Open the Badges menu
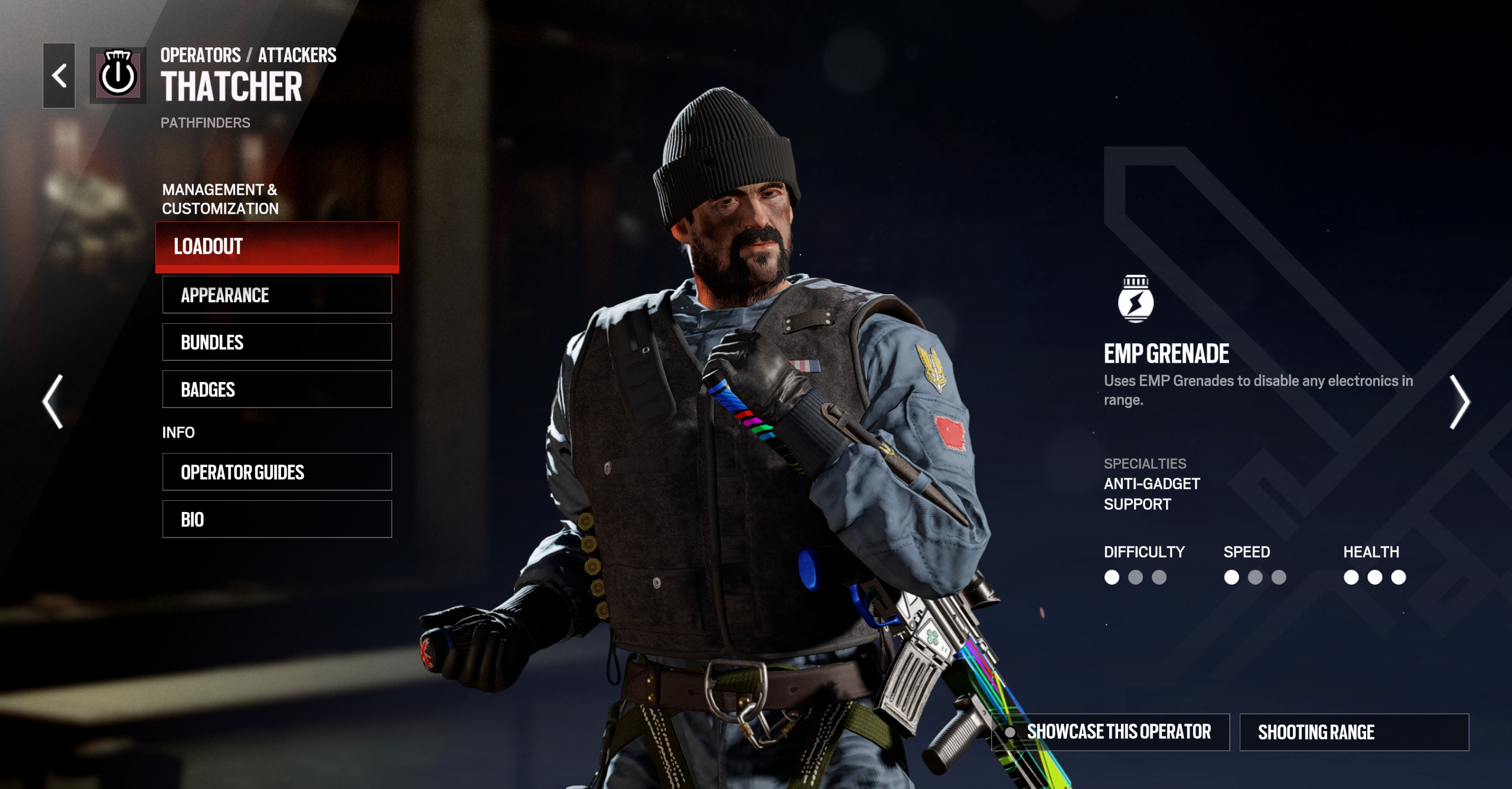 [277, 389]
